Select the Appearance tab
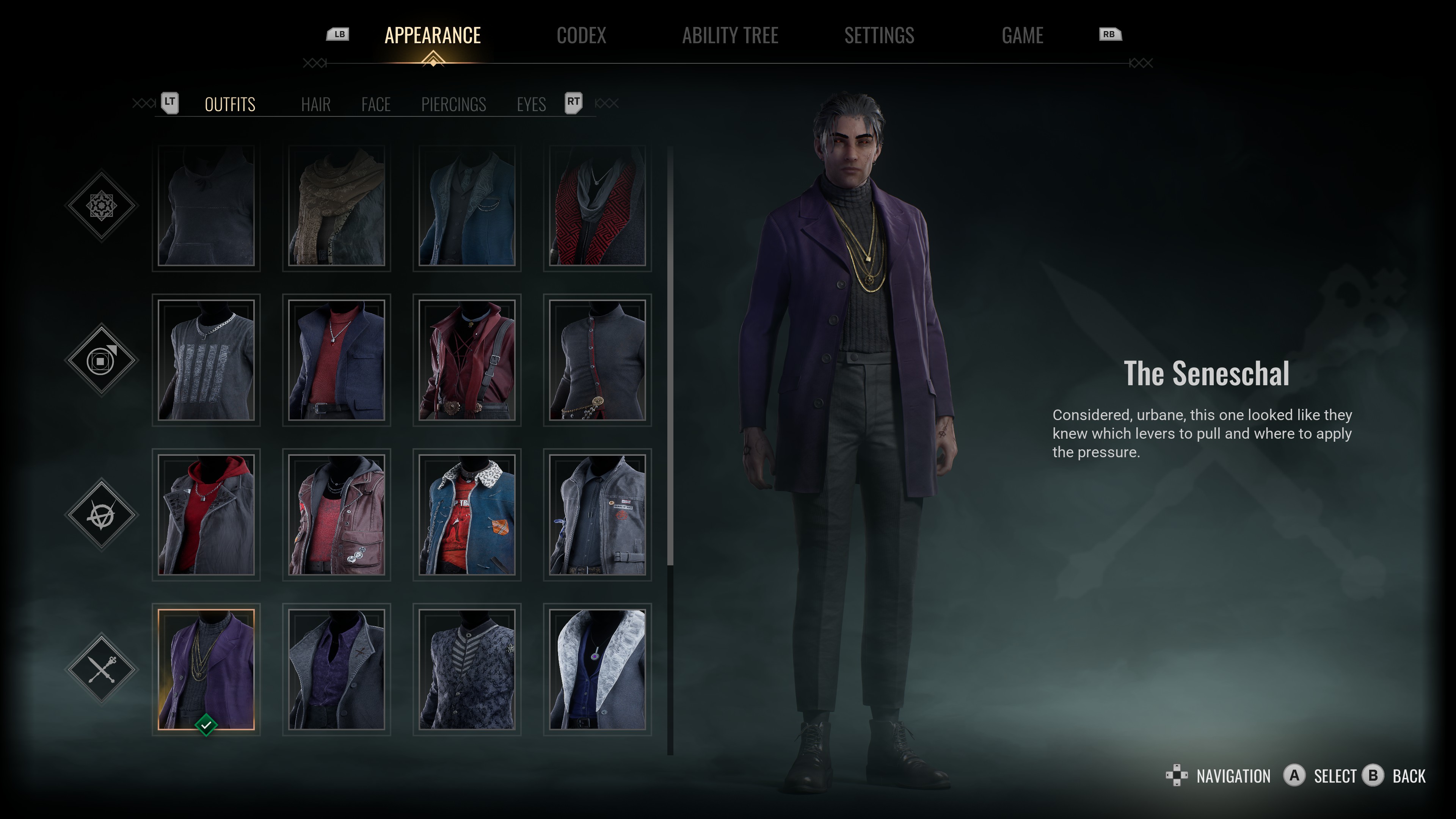1456x819 pixels. click(432, 36)
